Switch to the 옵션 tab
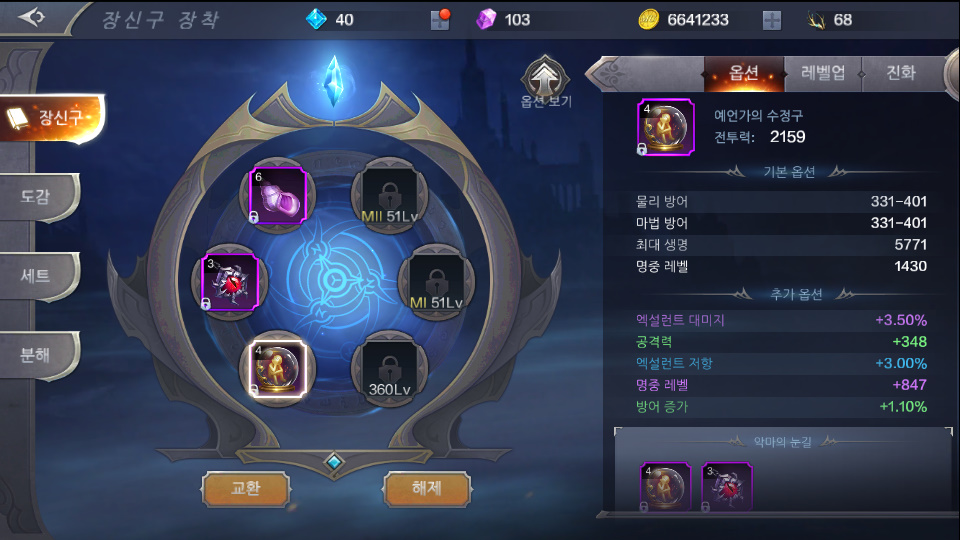Screen dimensions: 960x540 point(743,73)
